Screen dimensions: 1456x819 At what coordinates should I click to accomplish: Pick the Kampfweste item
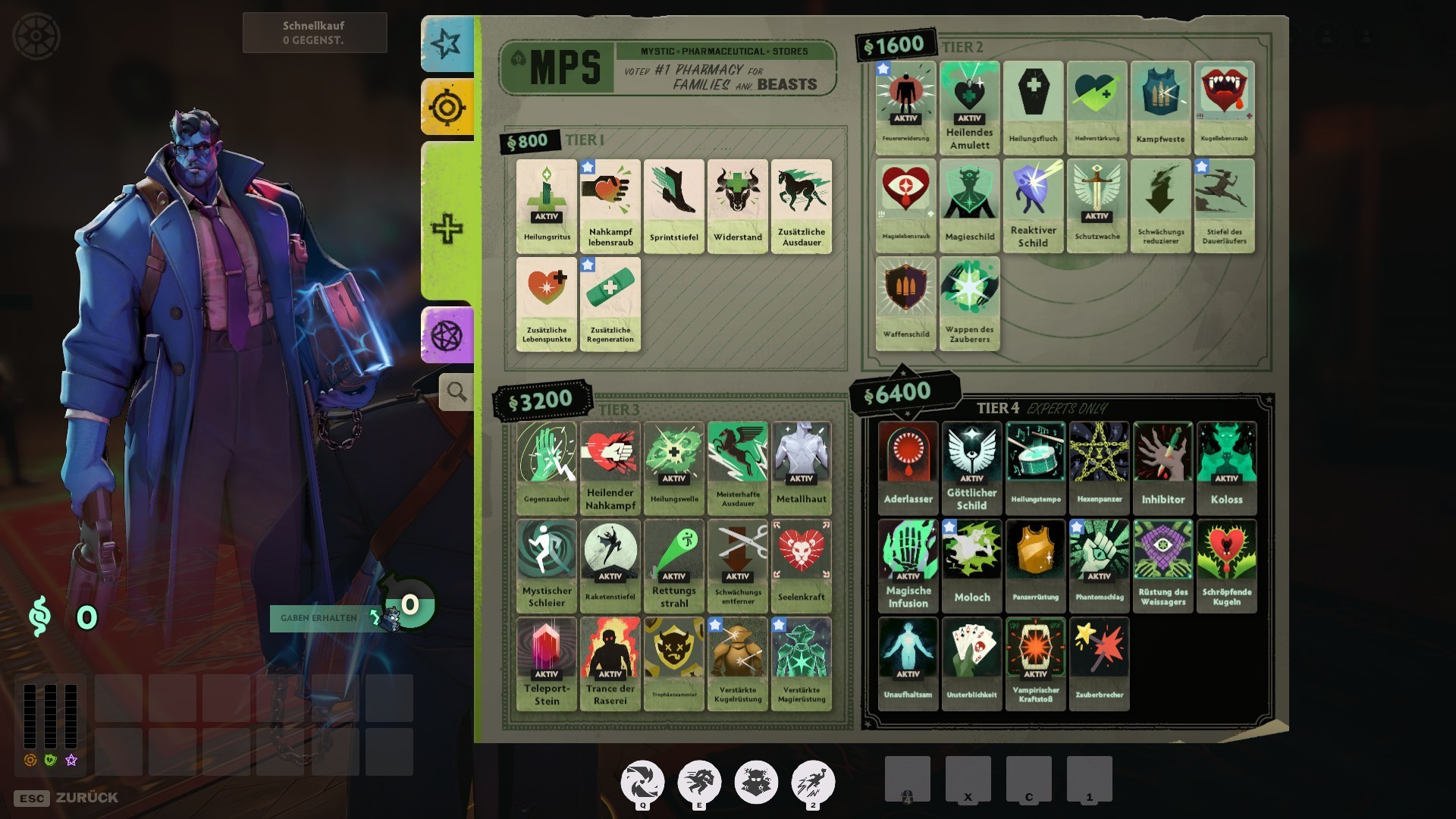pos(1161,108)
